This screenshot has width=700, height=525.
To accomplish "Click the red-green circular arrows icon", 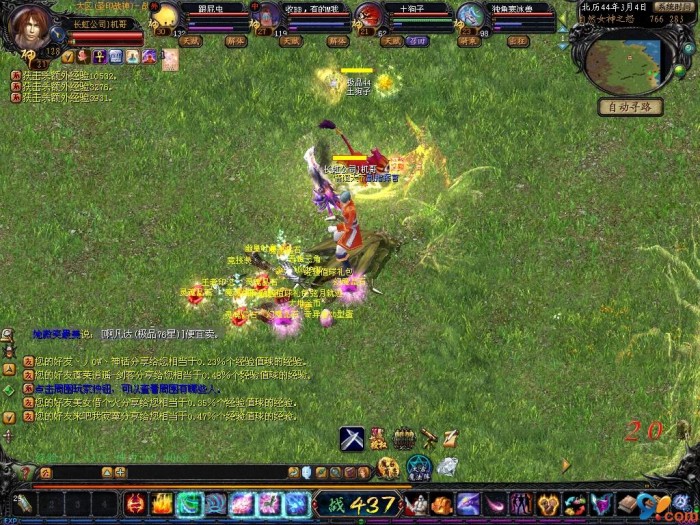I will 574,504.
